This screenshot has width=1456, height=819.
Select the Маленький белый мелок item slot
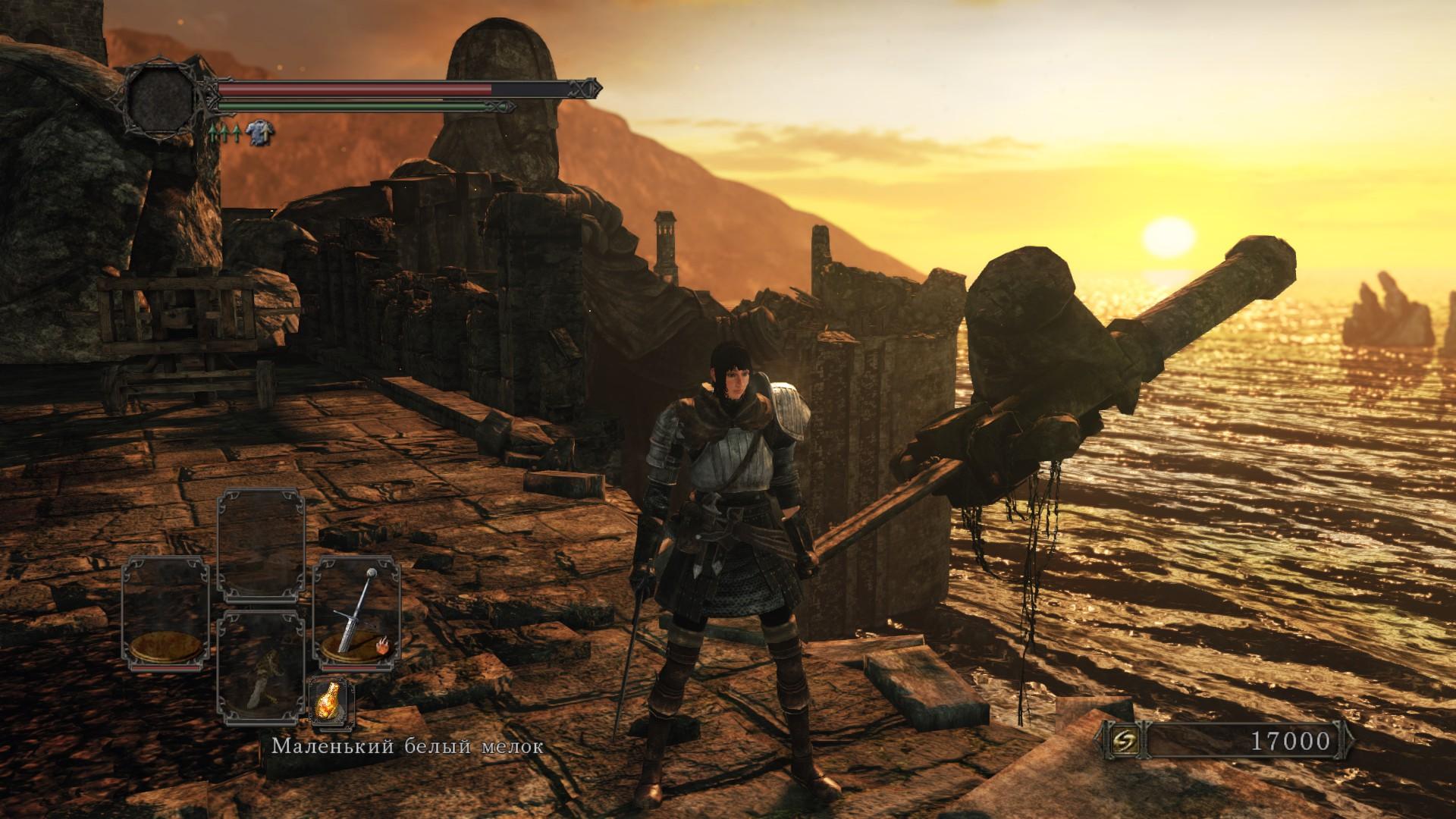261,660
